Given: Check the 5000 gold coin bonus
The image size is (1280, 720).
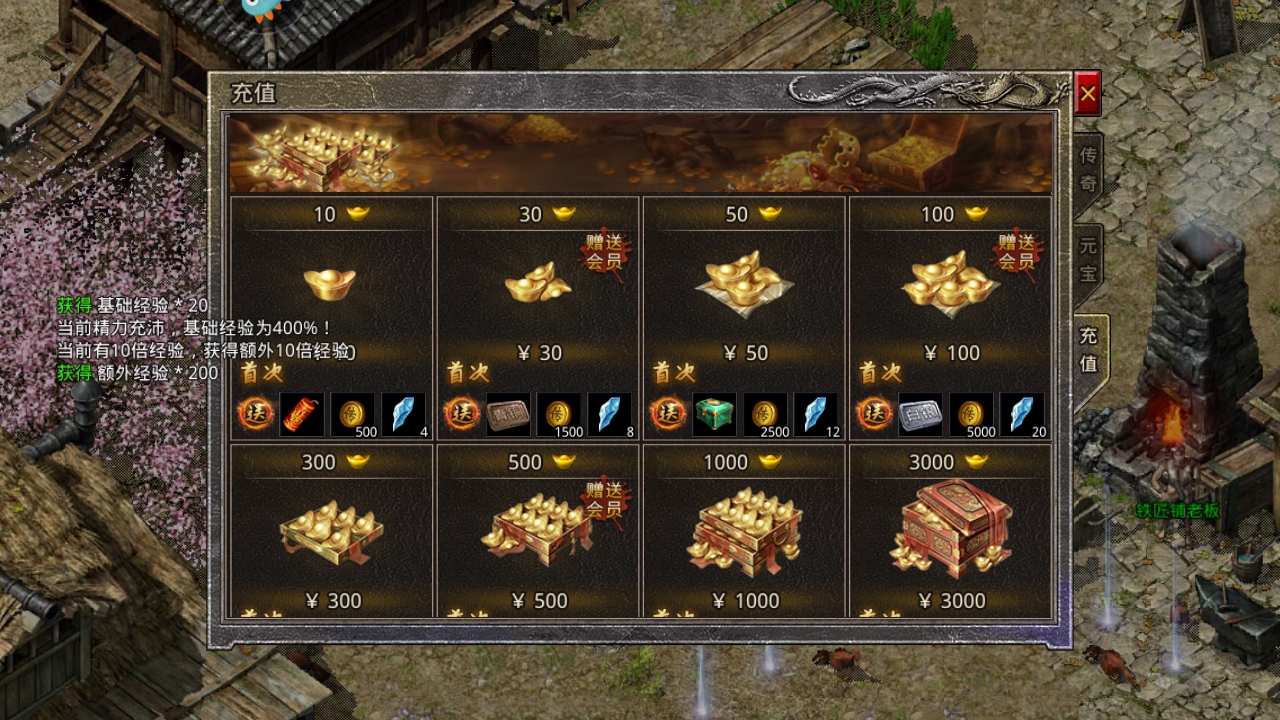Looking at the screenshot, I should (971, 414).
